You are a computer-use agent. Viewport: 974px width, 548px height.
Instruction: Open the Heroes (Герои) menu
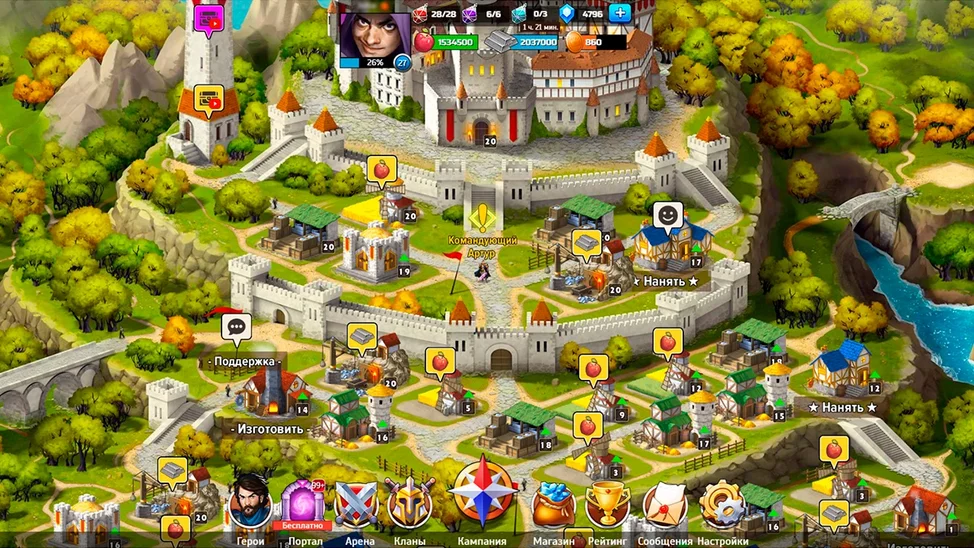click(x=249, y=503)
